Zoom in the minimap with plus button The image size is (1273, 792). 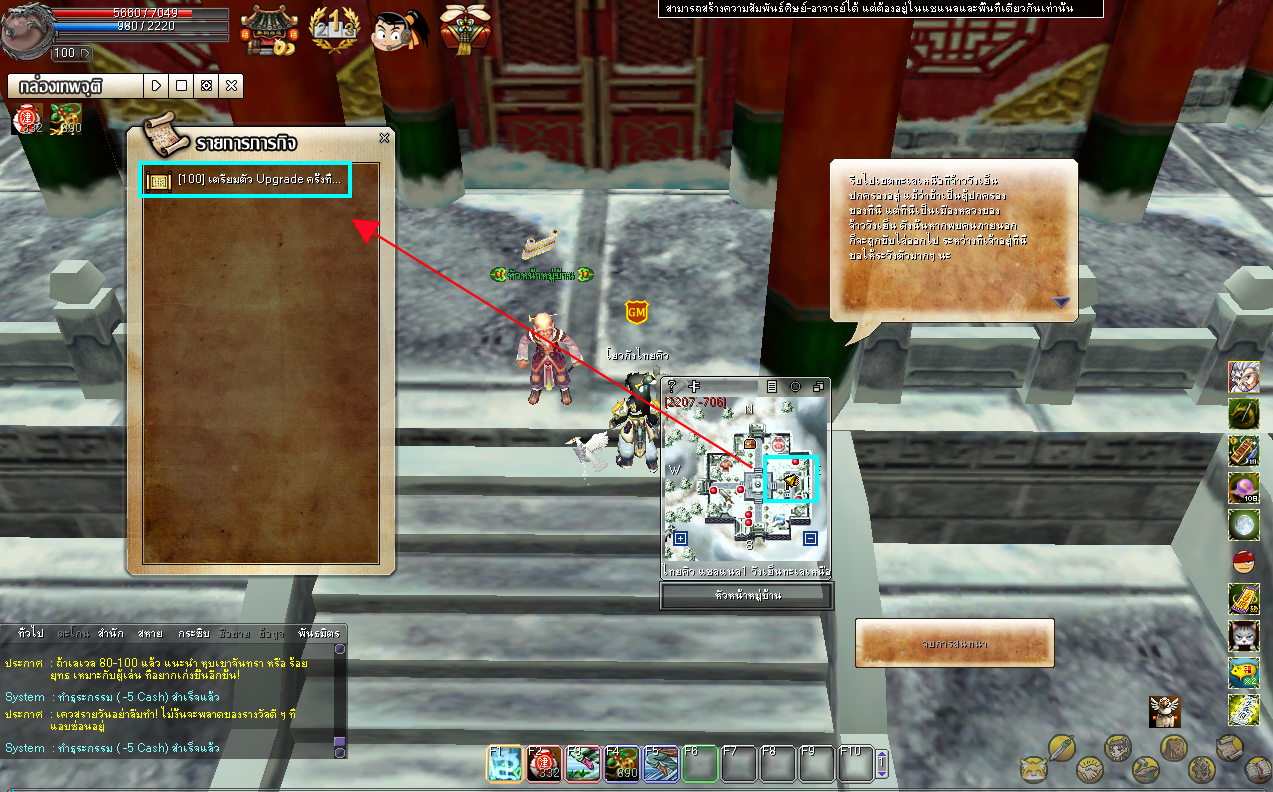coord(681,539)
